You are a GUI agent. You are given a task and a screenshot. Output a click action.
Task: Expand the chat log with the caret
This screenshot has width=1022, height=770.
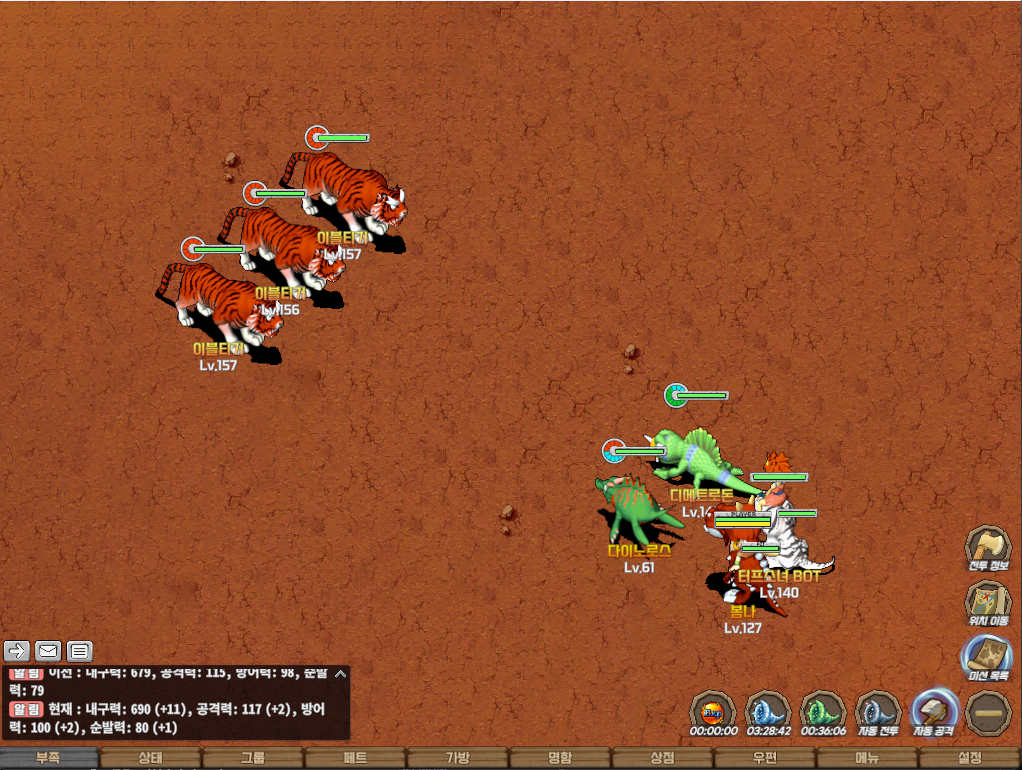tap(340, 674)
